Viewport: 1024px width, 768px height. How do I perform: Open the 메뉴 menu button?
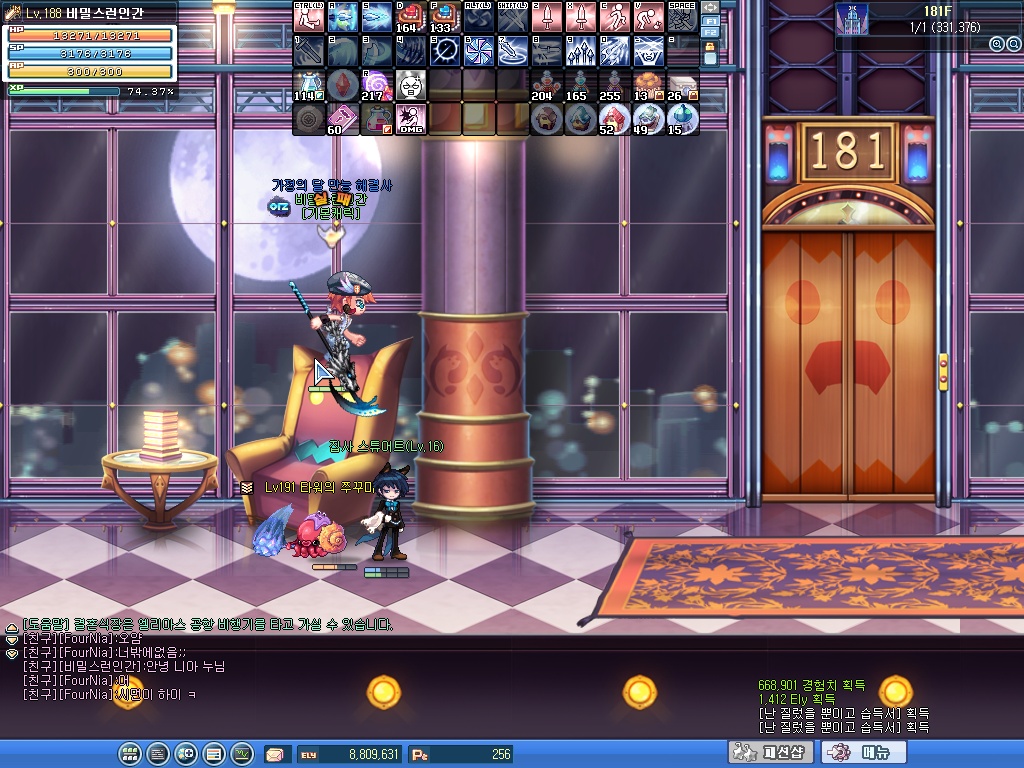tap(862, 753)
